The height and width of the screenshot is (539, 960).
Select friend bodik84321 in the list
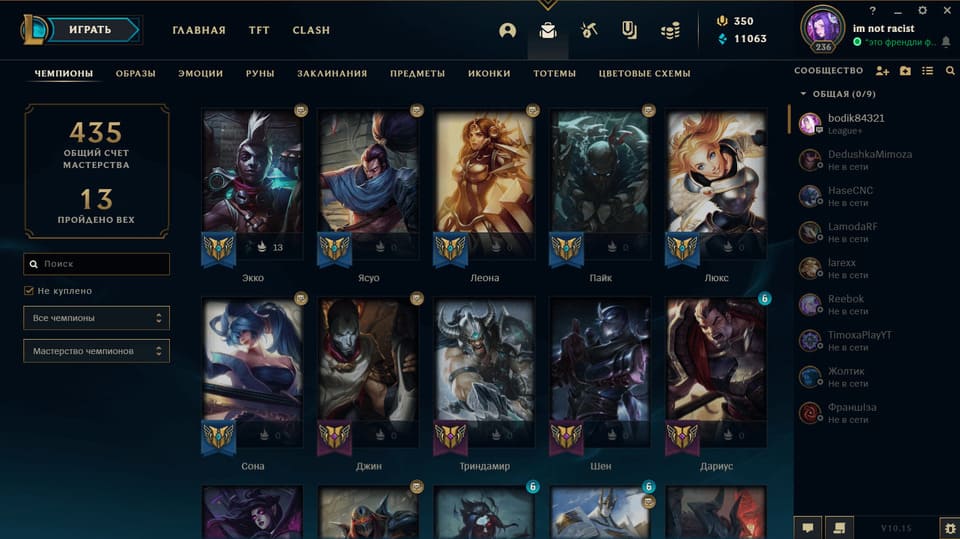click(855, 123)
